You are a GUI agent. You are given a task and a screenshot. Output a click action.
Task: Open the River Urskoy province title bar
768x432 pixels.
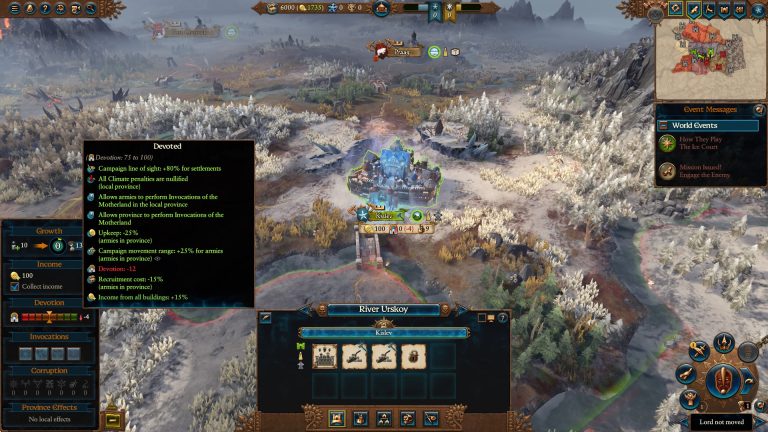[x=385, y=309]
